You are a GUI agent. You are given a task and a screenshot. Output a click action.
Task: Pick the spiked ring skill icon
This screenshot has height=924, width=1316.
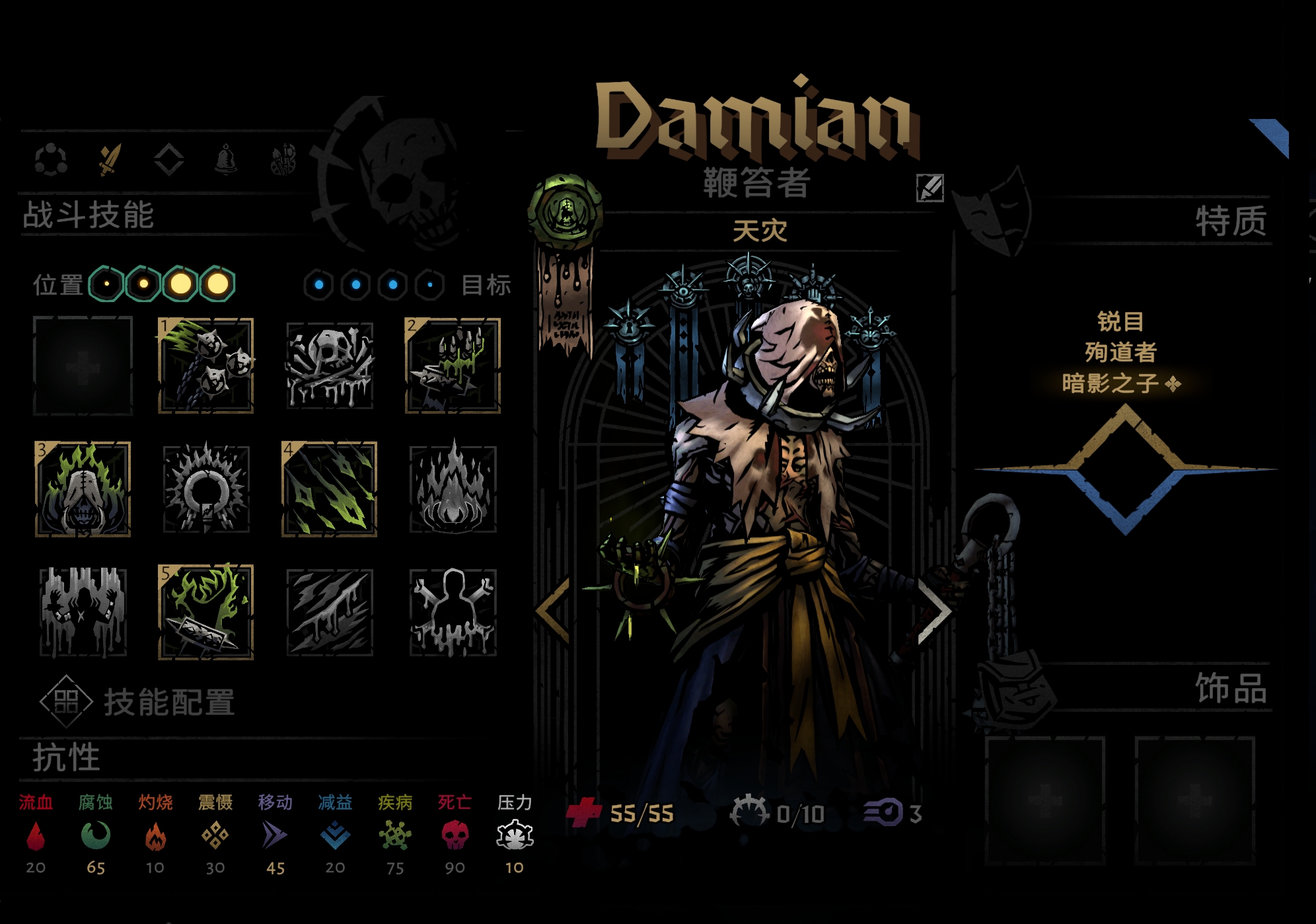206,489
